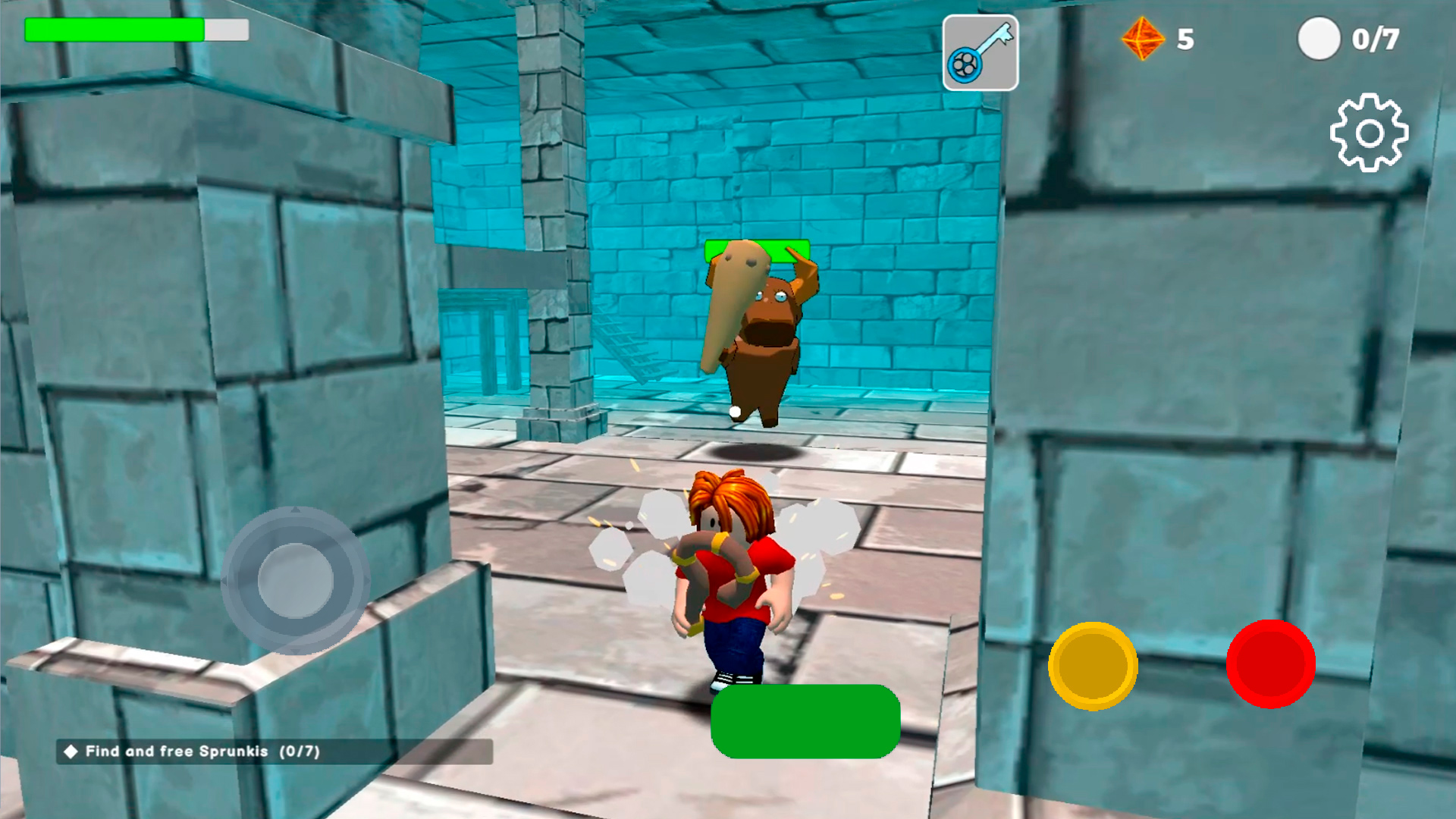The height and width of the screenshot is (819, 1456).
Task: Select the brown elephant enemy character
Action: pos(758,334)
